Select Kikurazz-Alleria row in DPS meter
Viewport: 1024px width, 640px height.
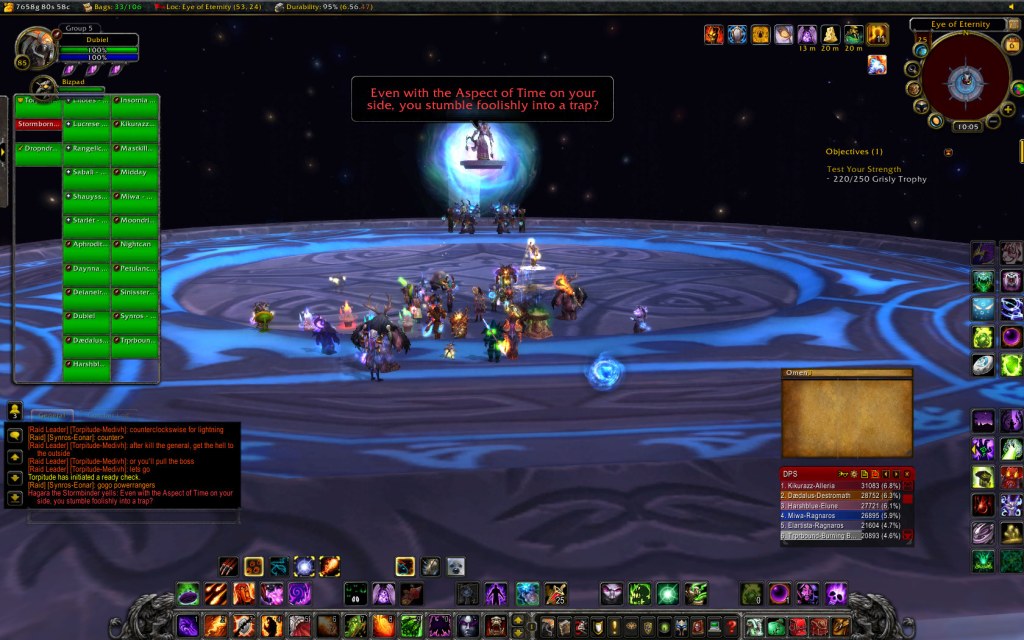coord(840,485)
